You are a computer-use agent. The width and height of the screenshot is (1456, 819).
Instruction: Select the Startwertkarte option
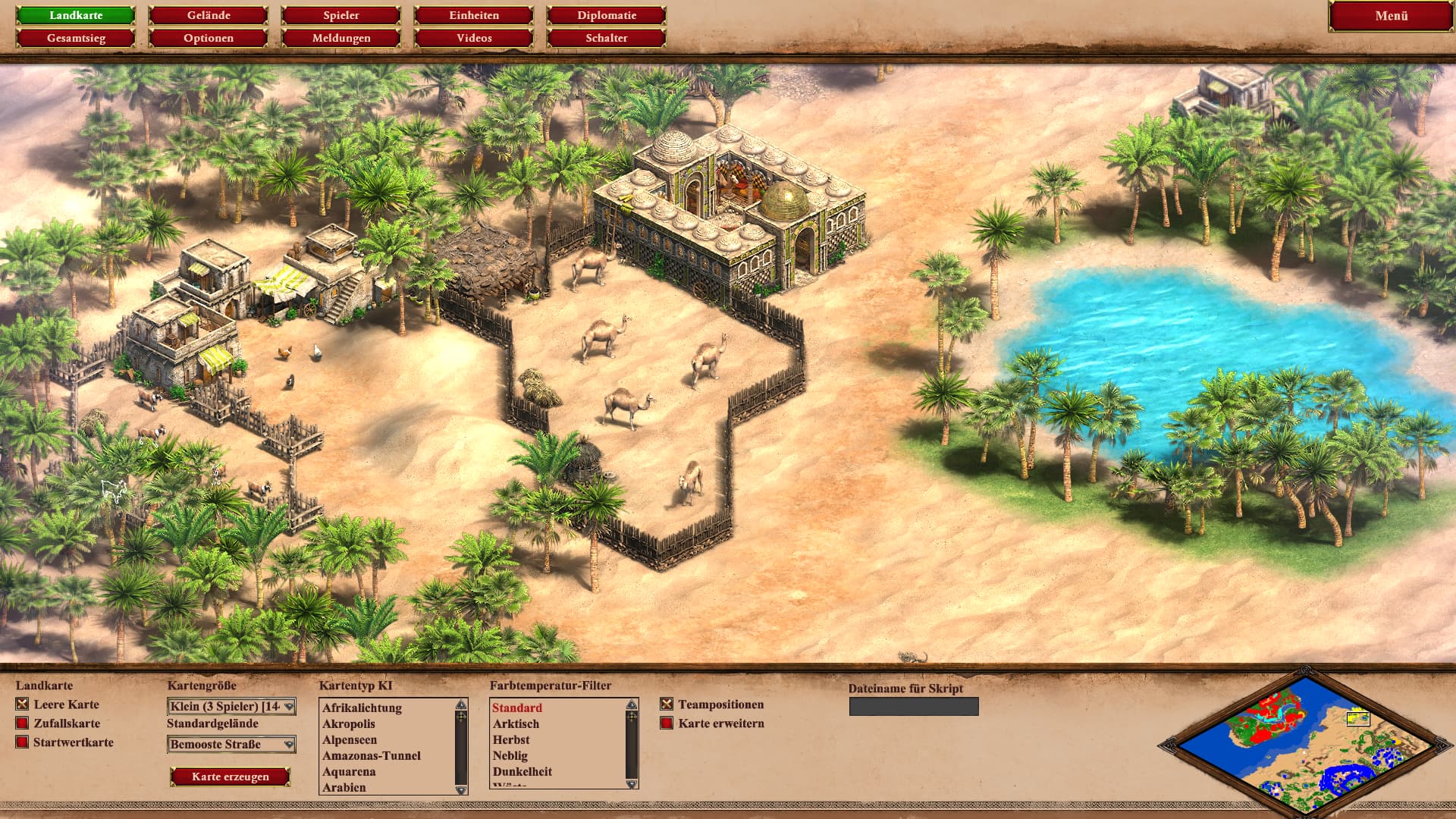click(x=23, y=742)
